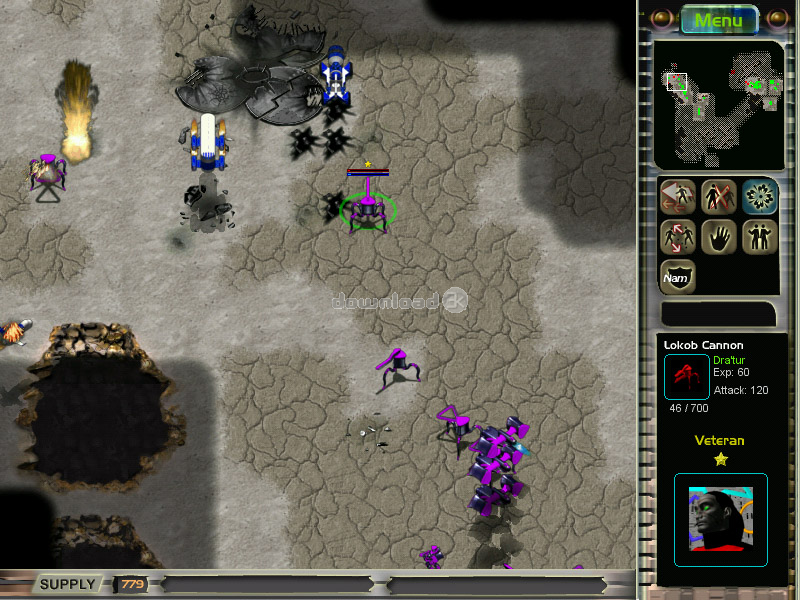Click the two-soldiers group command icon

pyautogui.click(x=759, y=237)
